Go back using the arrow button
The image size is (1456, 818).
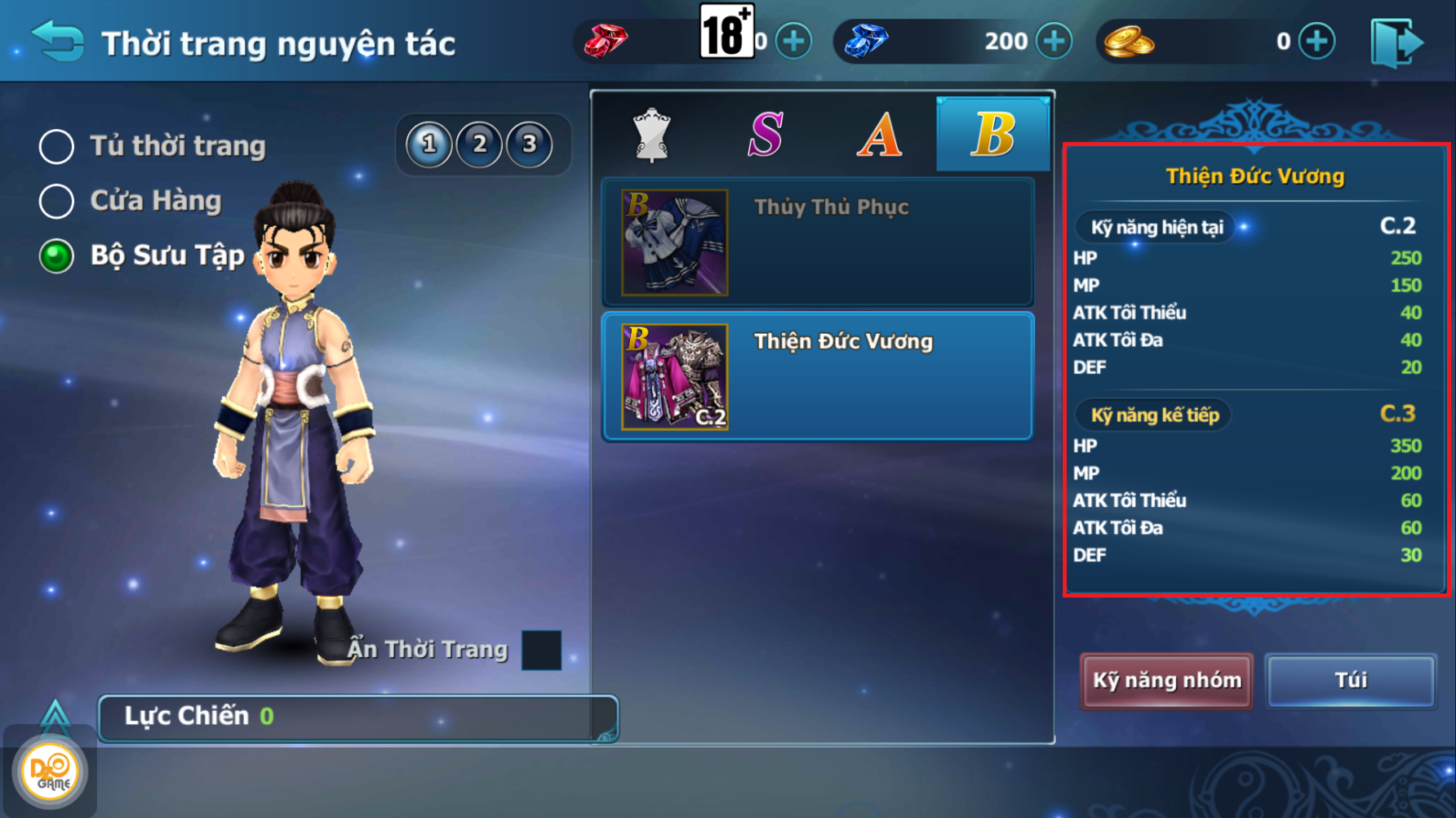57,41
